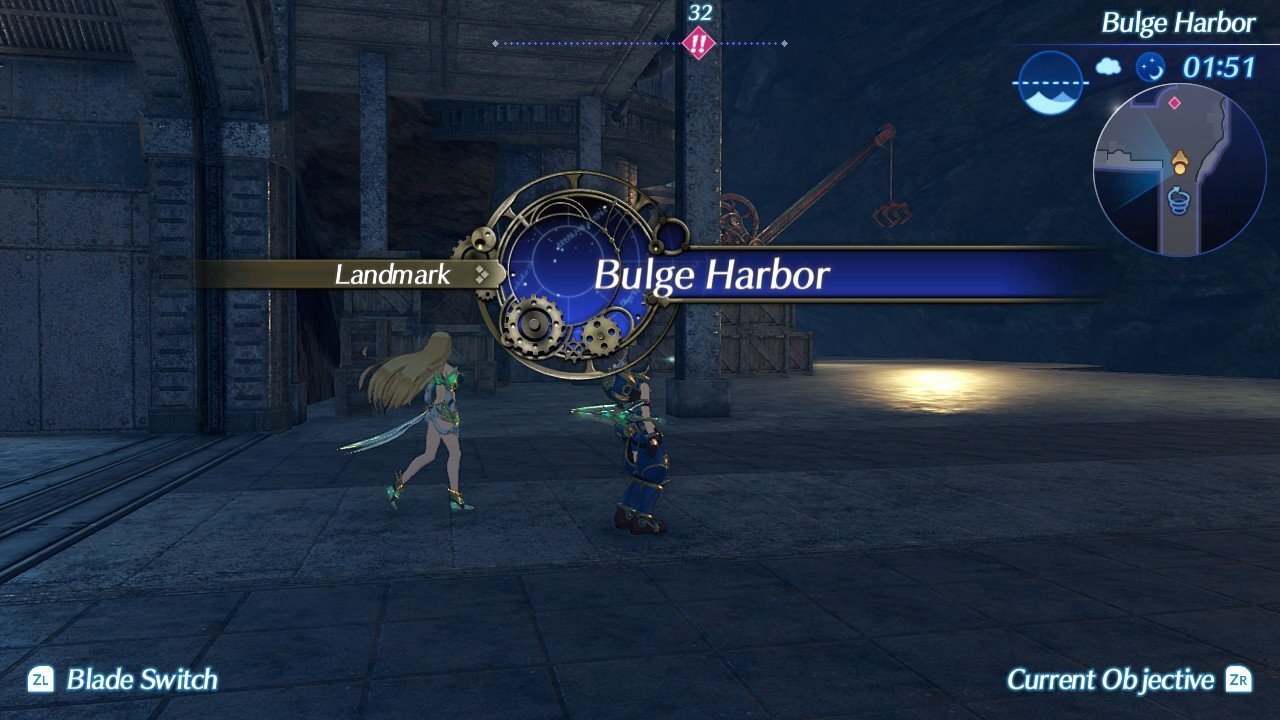
Task: Select the pink diamond marker on minimap
Action: click(x=1174, y=102)
